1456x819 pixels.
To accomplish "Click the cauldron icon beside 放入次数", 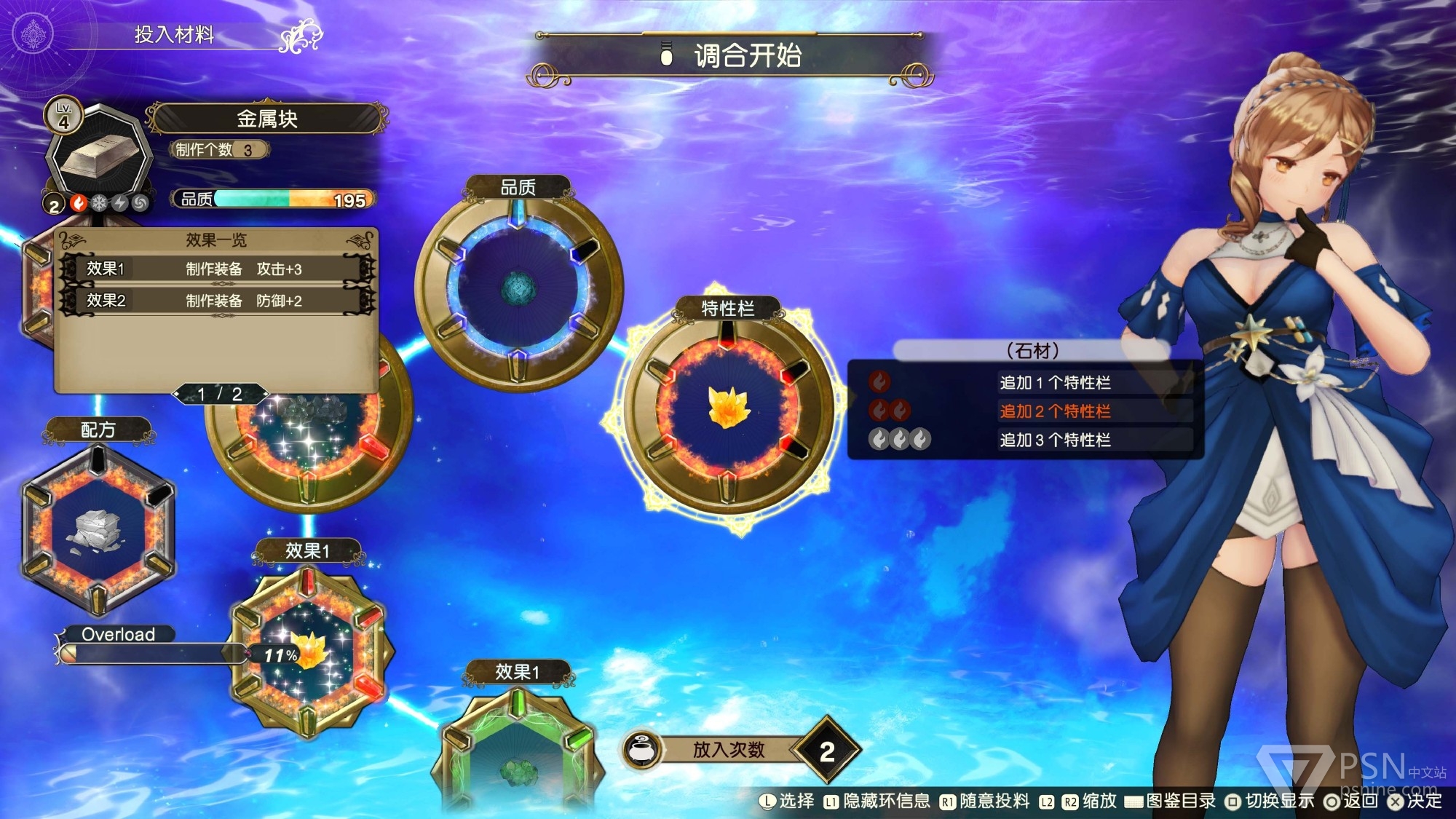I will coord(642,750).
